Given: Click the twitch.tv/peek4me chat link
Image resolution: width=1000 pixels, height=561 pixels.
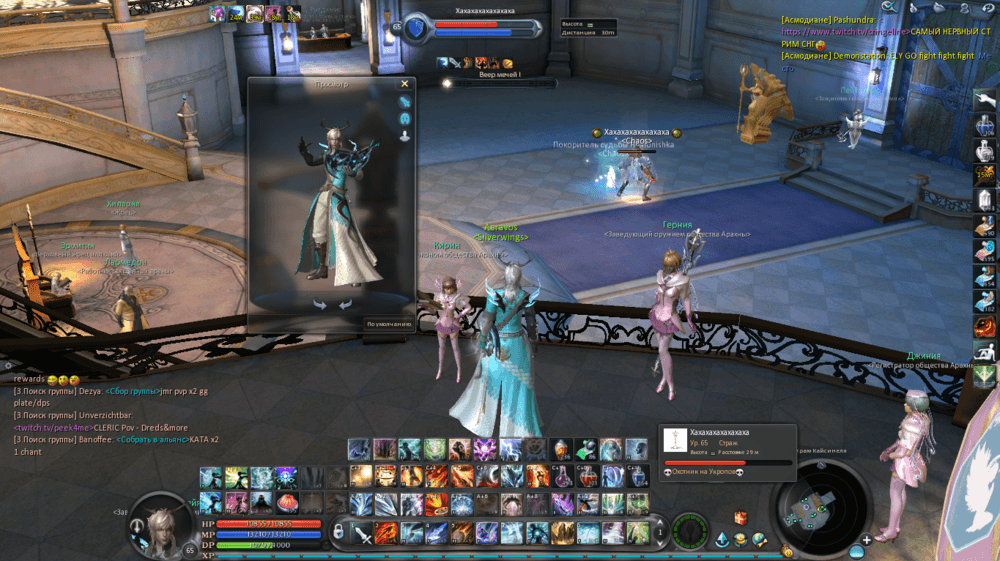Looking at the screenshot, I should point(52,427).
